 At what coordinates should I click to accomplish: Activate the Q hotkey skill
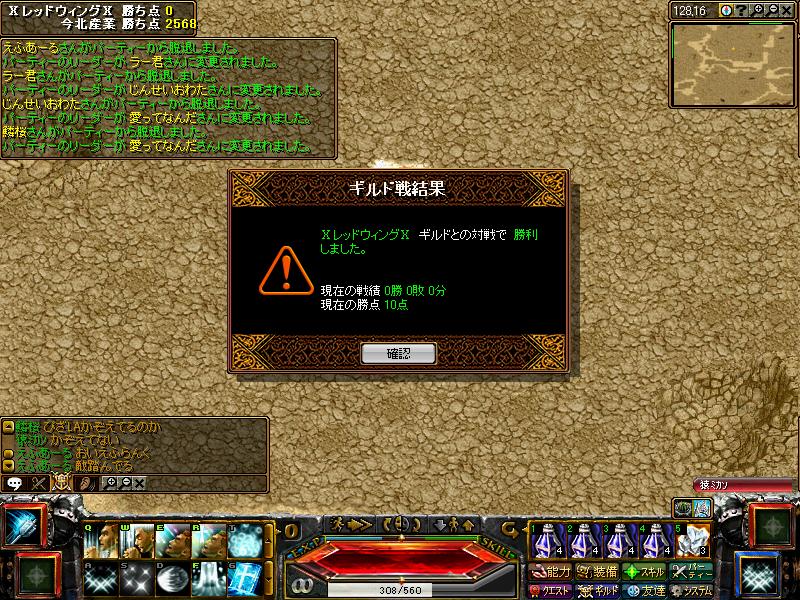100,541
